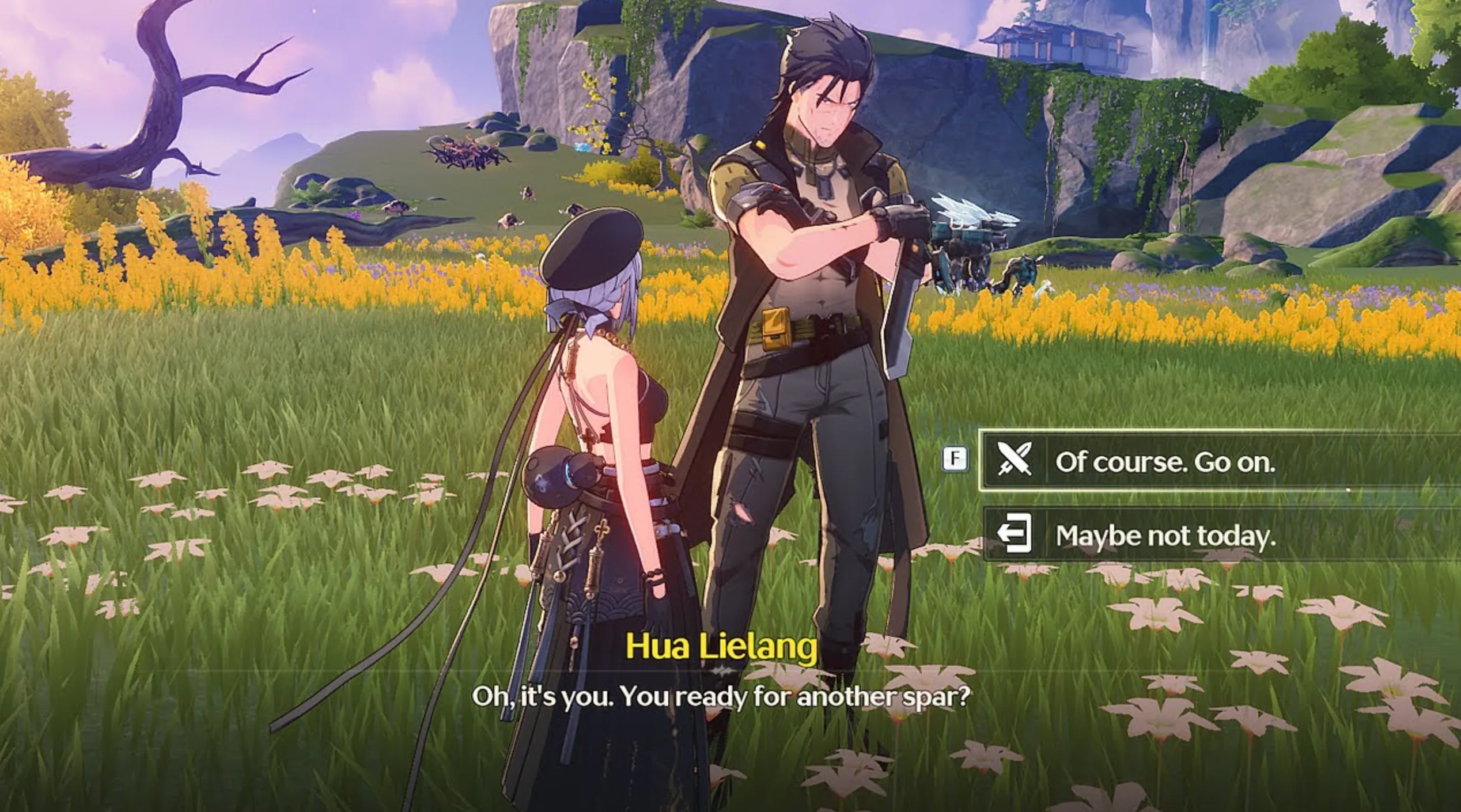Select the "Maybe not today." option
The width and height of the screenshot is (1461, 812).
1164,535
